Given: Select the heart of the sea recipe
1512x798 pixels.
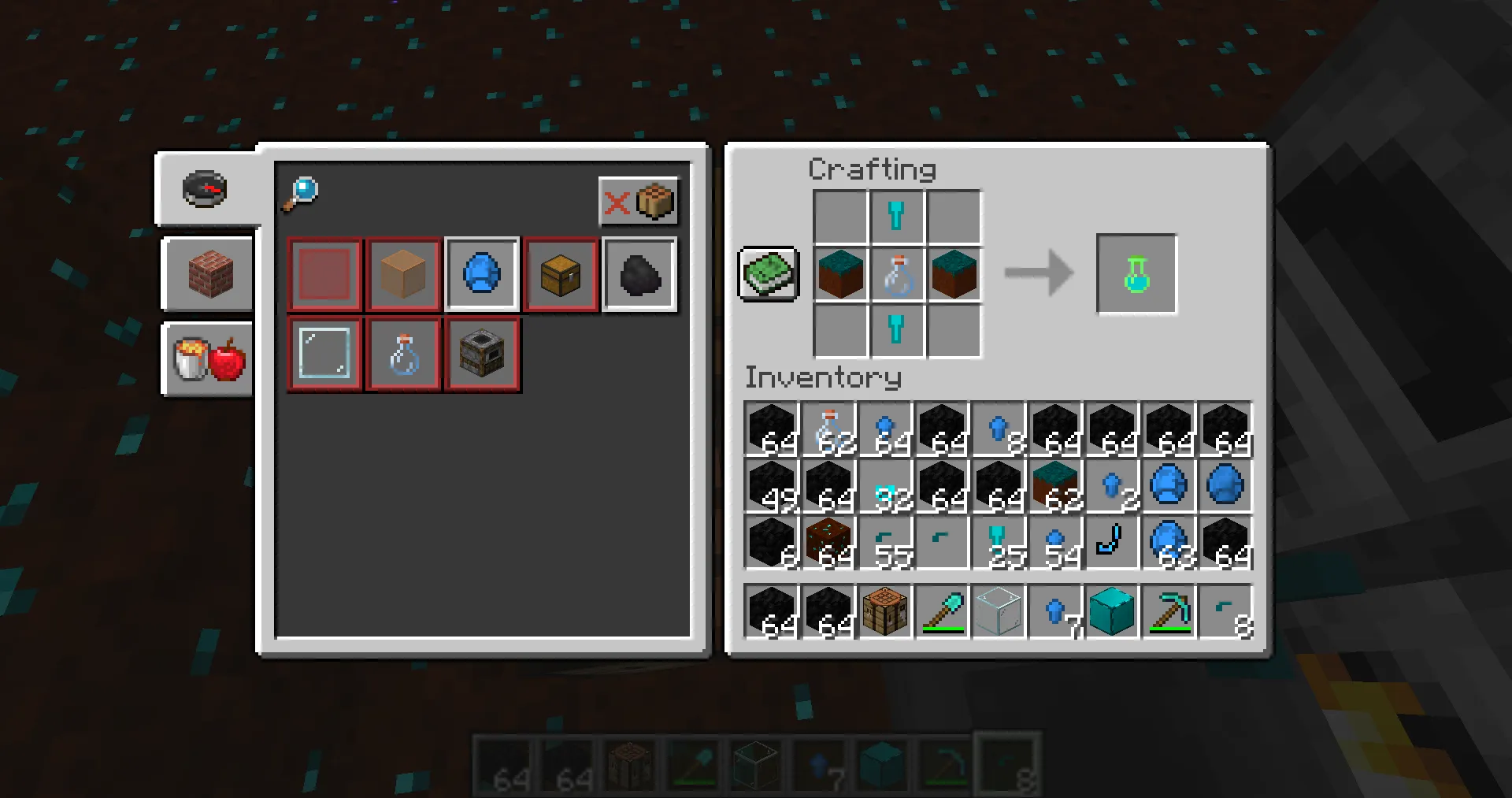Looking at the screenshot, I should 482,274.
